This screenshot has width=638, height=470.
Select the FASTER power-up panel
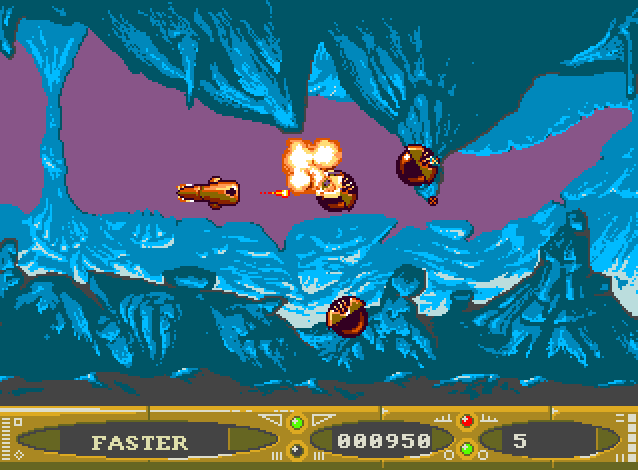139,441
